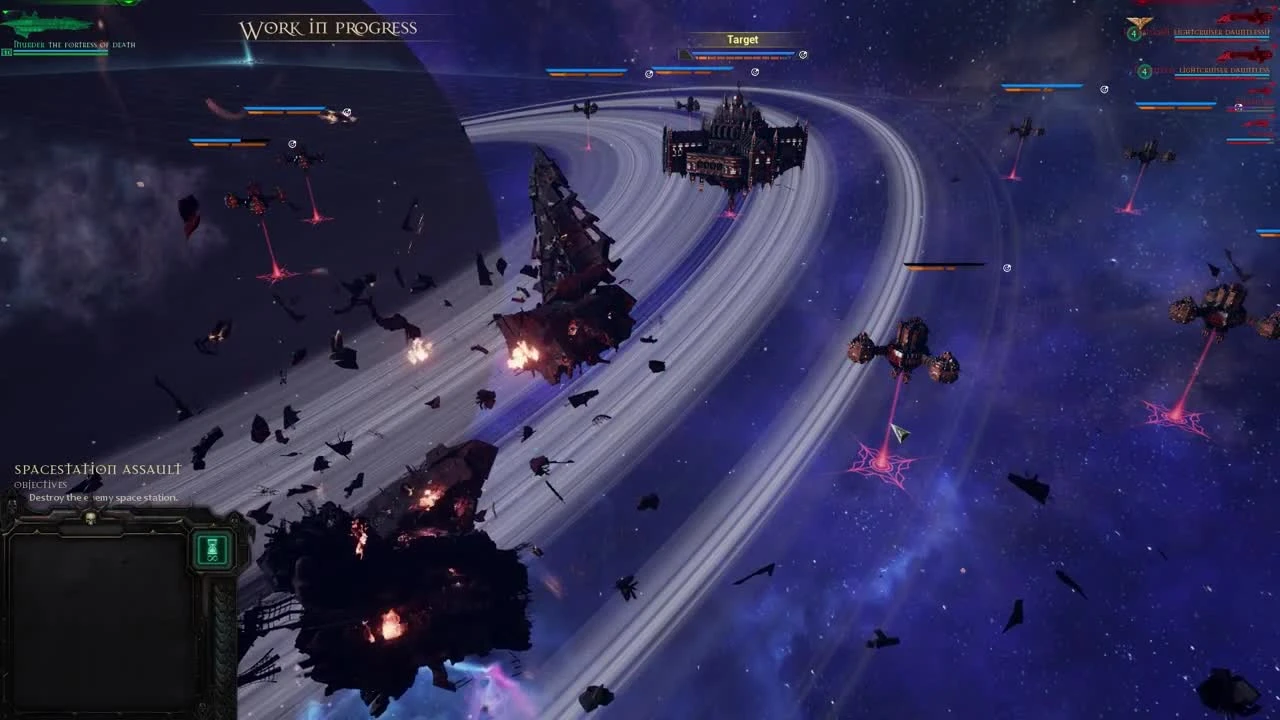Click the Work In Progress banner
This screenshot has height=720, width=1280.
tap(327, 28)
